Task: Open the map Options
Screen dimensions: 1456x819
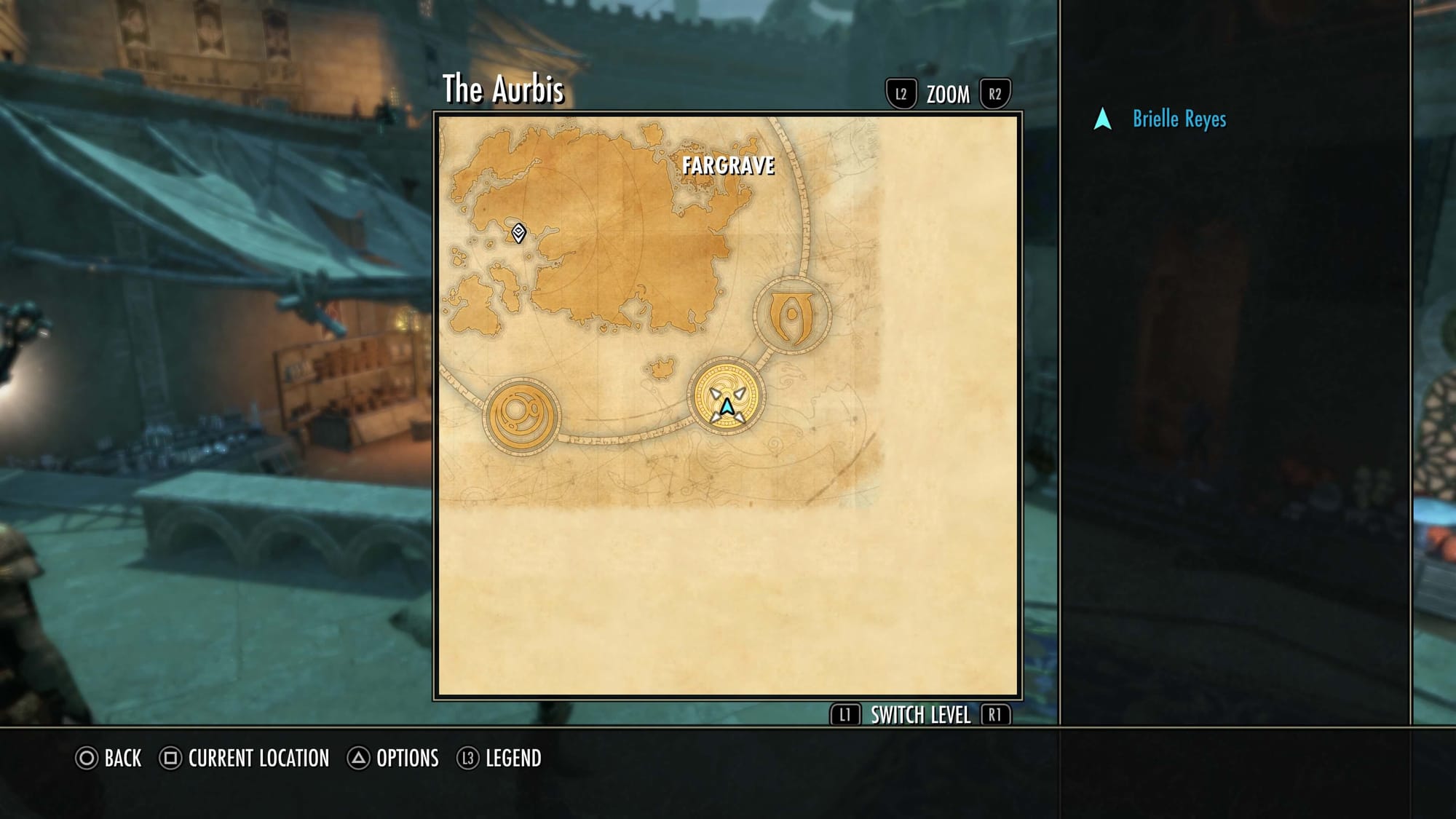Action: 394,759
